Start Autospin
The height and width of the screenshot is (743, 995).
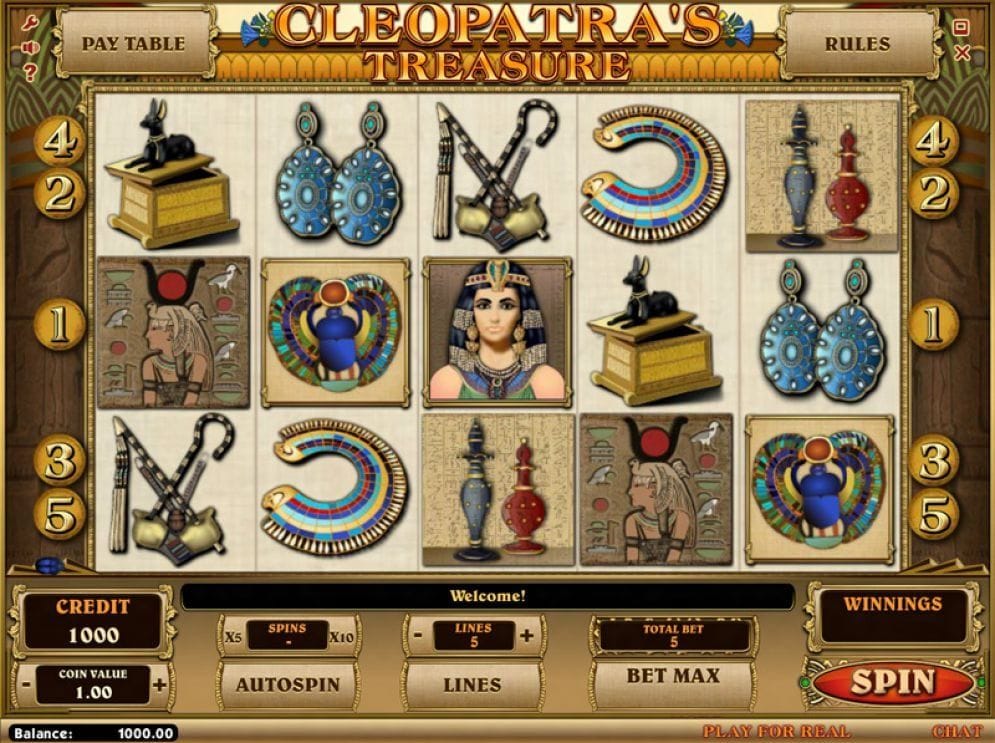[x=287, y=685]
